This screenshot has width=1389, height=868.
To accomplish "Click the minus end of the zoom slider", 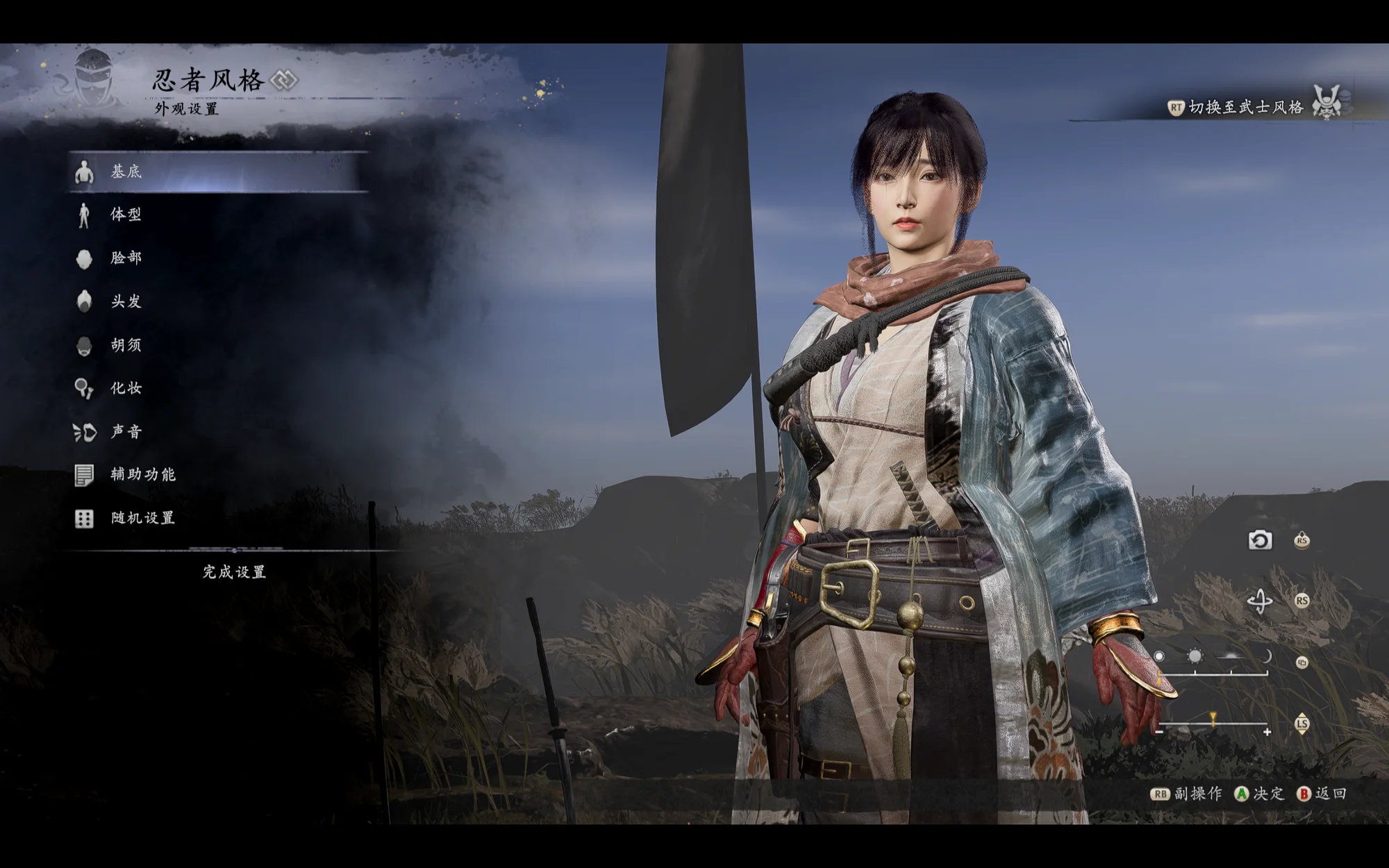I will point(1159,731).
